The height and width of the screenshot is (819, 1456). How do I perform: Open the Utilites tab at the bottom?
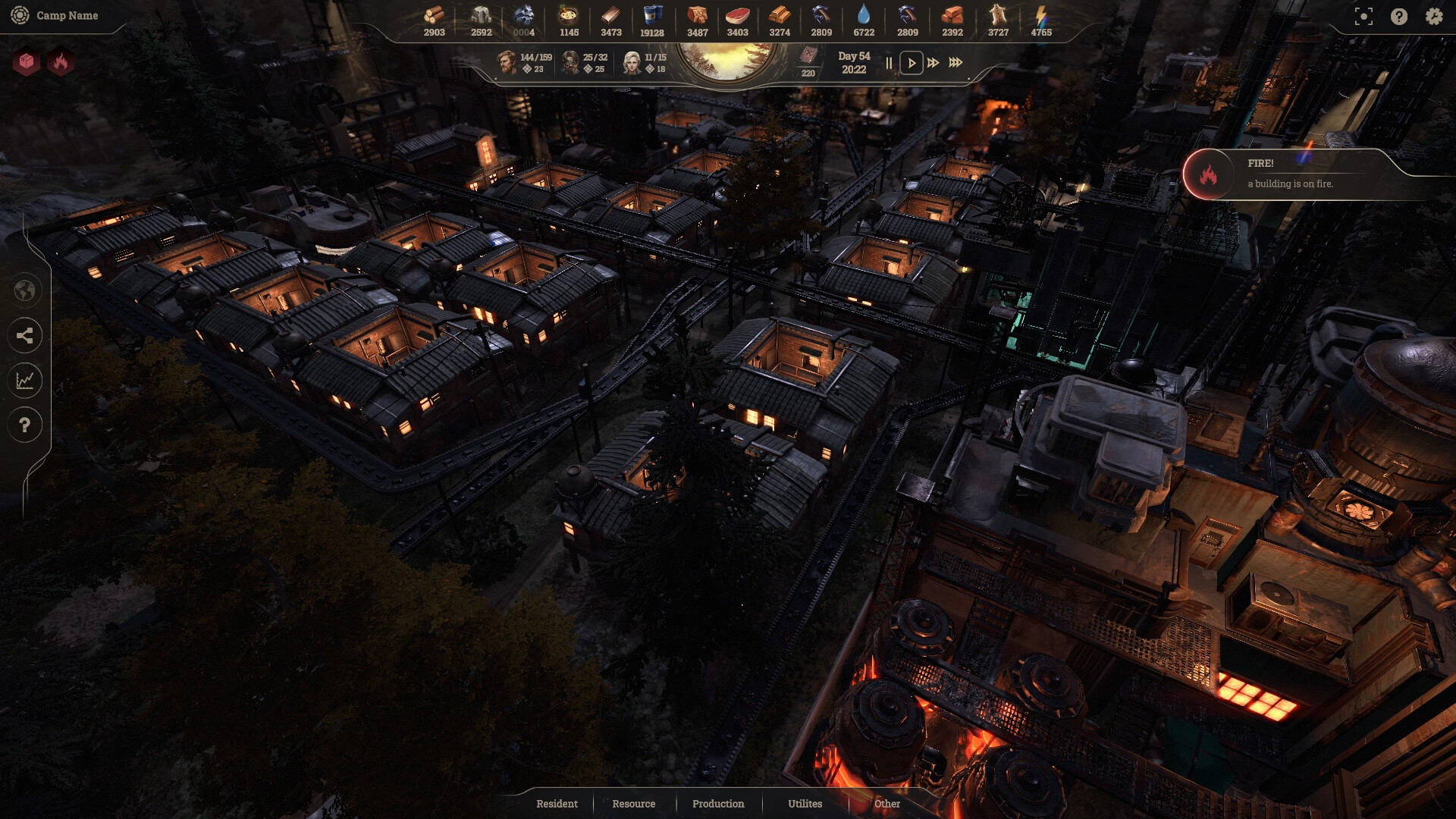tap(805, 804)
